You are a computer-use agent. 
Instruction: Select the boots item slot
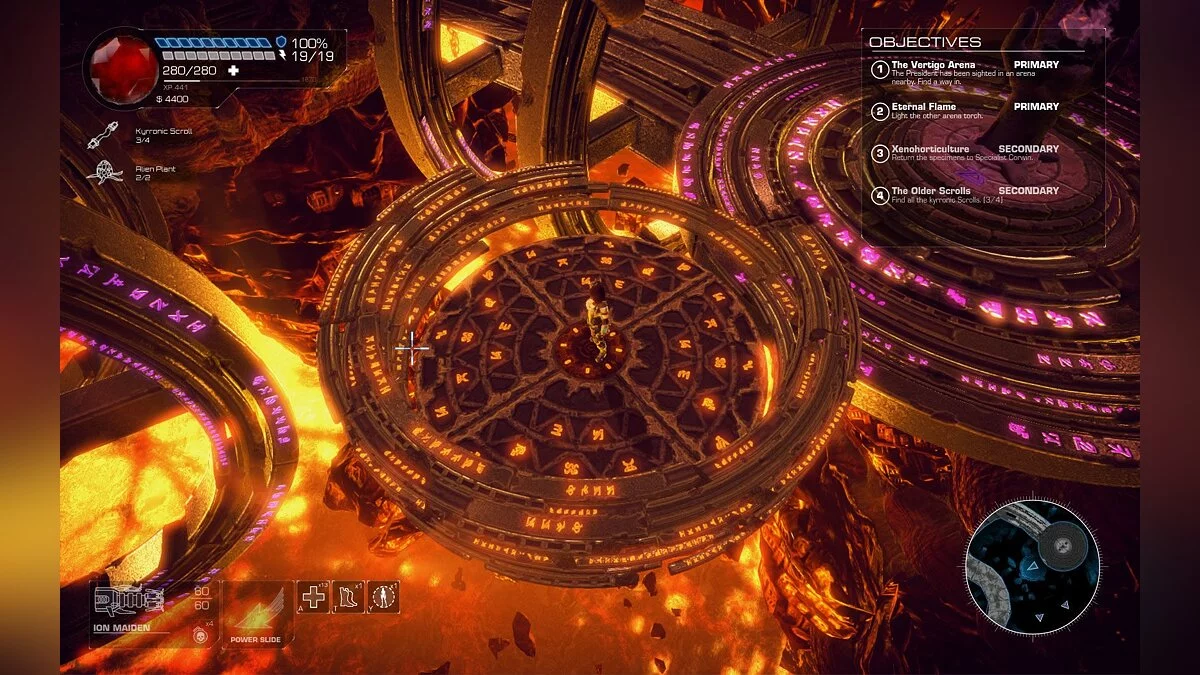click(348, 598)
